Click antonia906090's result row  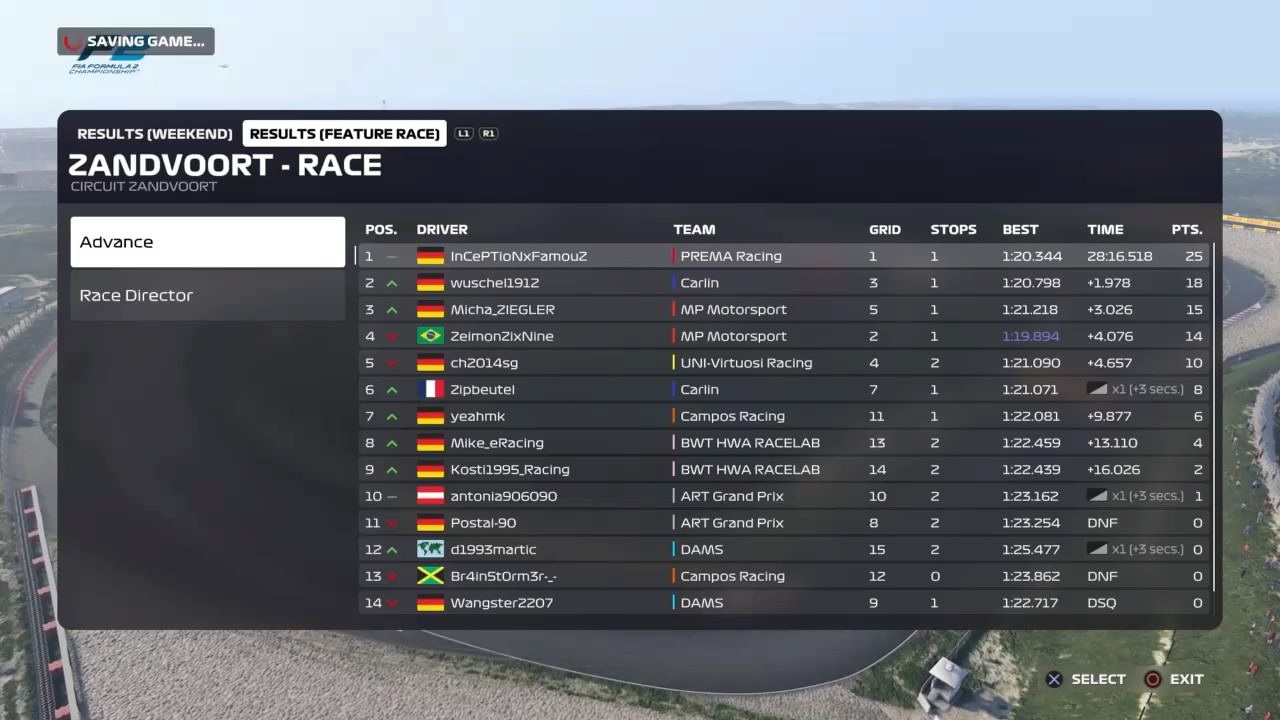783,496
